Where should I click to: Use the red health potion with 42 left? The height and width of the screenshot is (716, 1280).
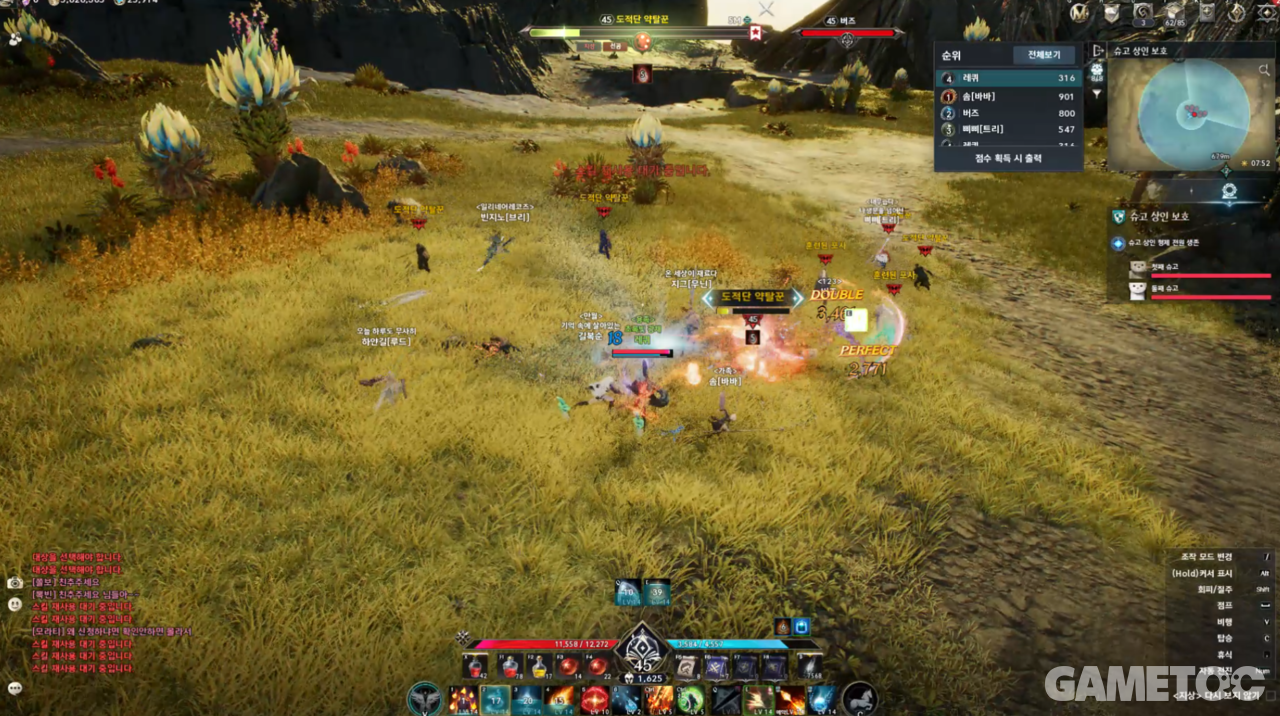click(x=477, y=667)
